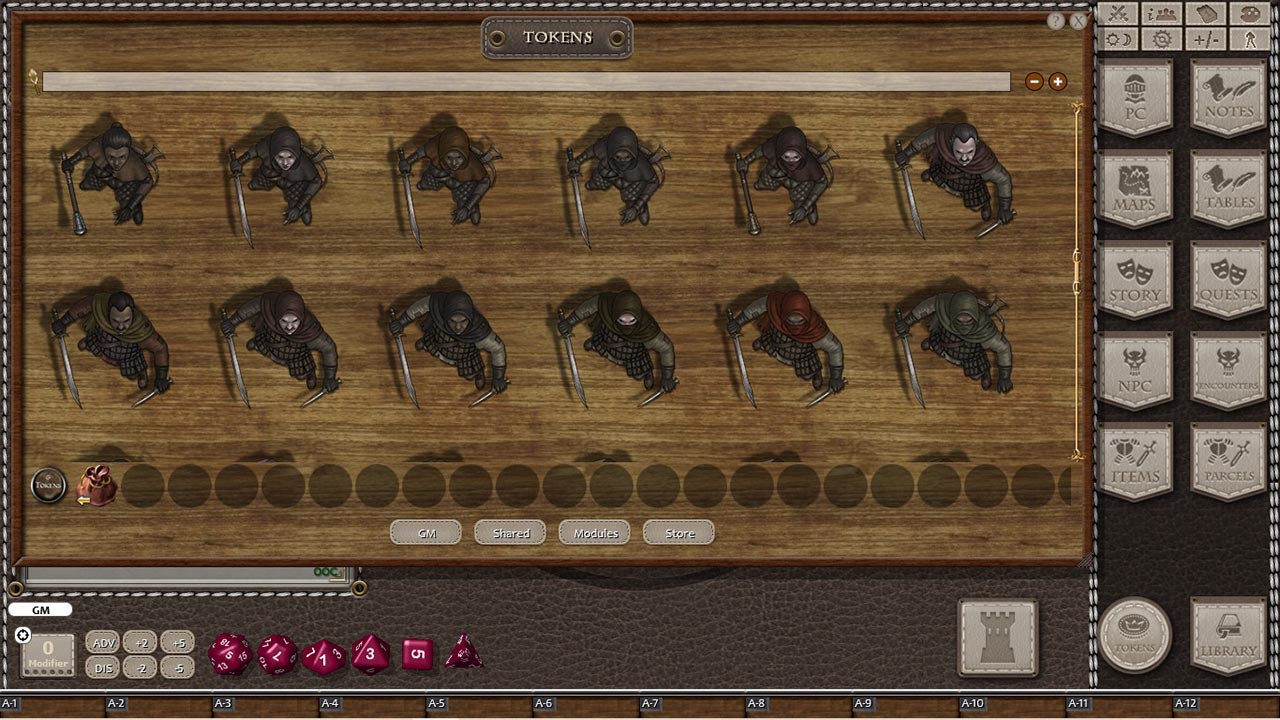The width and height of the screenshot is (1280, 720).
Task: Switch to the Modules tokens tab
Action: coord(594,533)
